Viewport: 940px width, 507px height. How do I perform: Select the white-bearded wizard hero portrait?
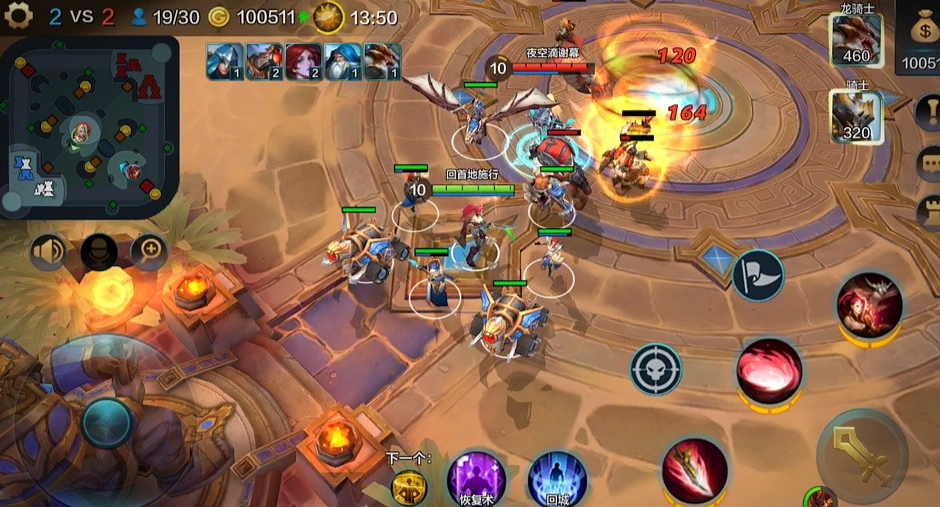pos(343,61)
